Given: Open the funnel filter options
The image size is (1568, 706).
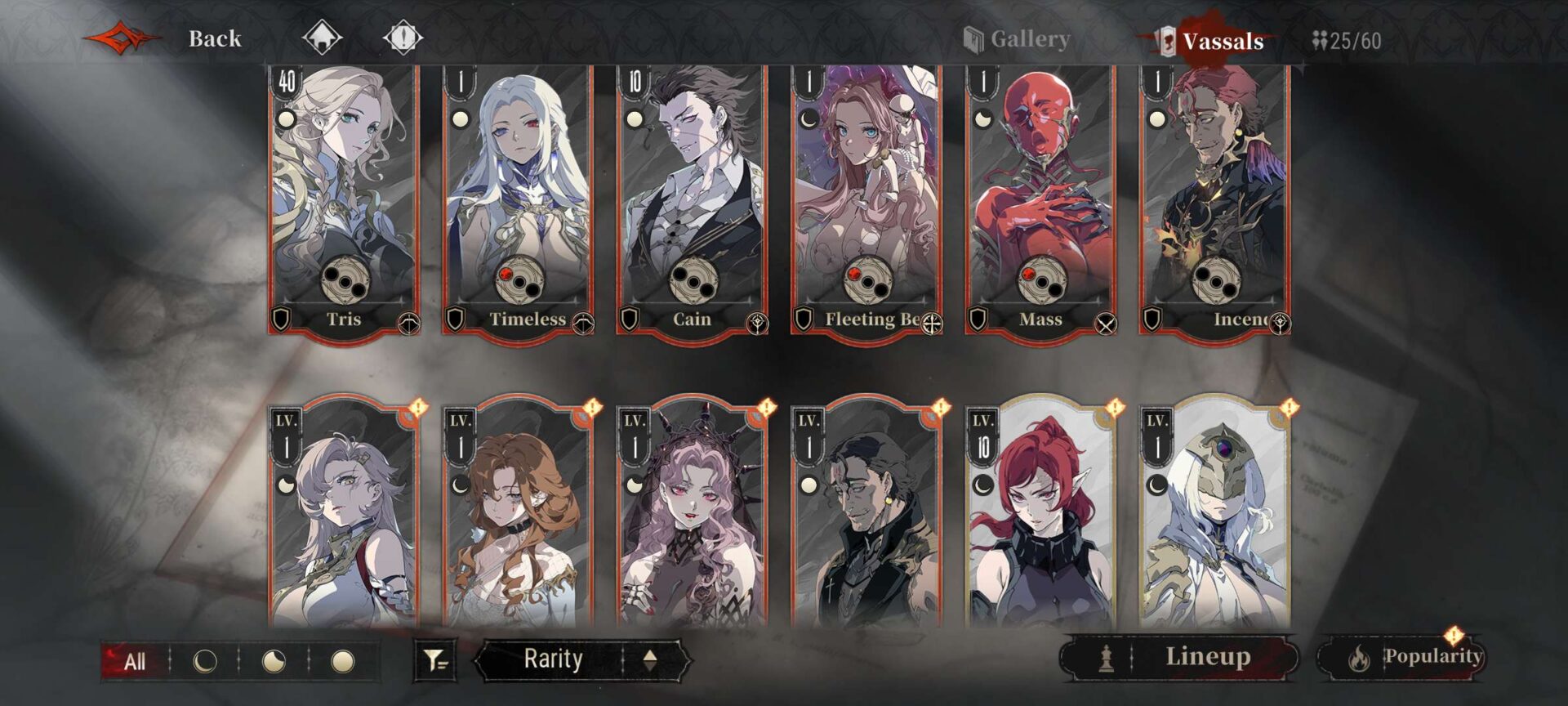Looking at the screenshot, I should (x=435, y=660).
